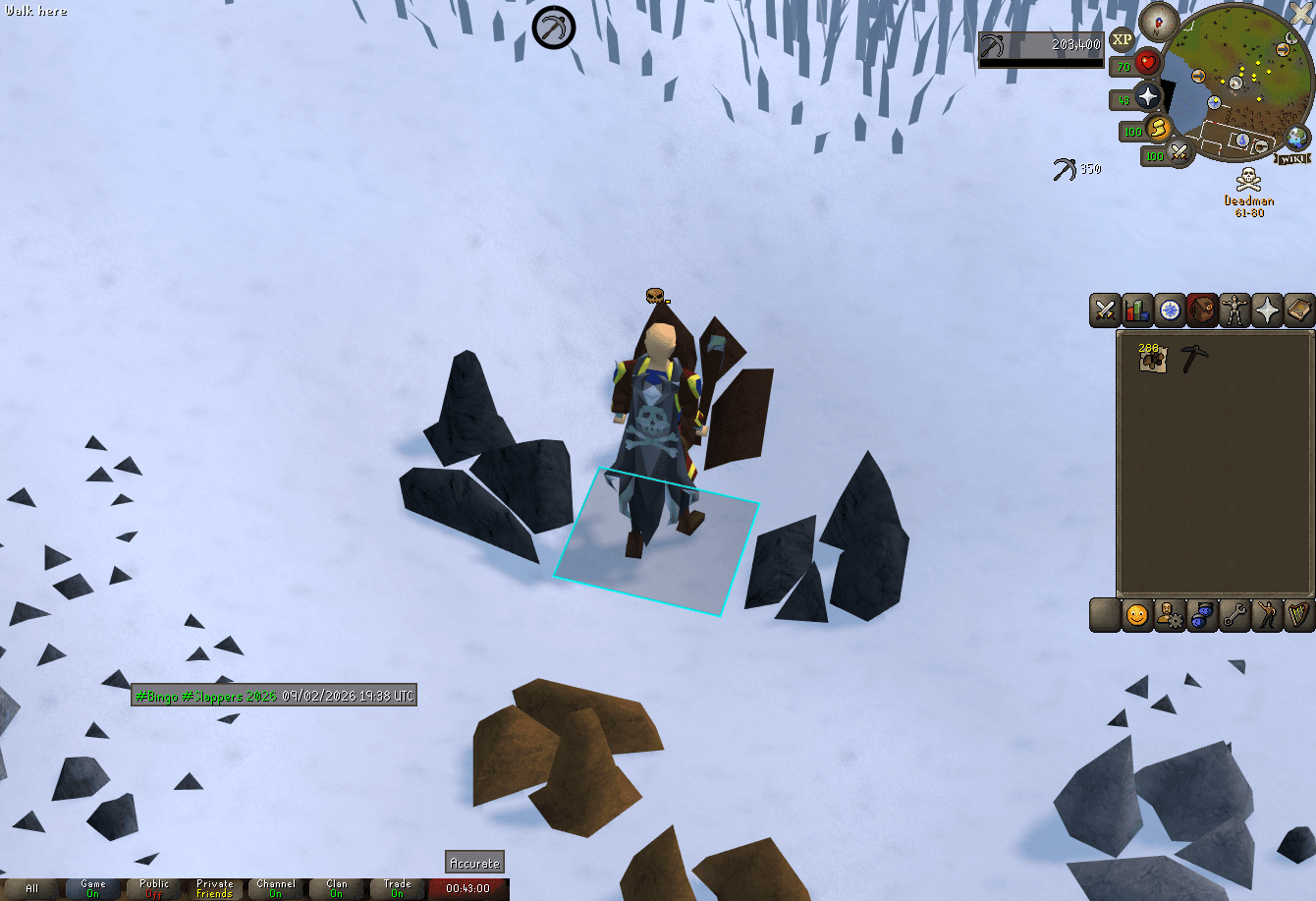Toggle quick prayers on the prayer orb
1316x901 pixels.
click(1146, 97)
